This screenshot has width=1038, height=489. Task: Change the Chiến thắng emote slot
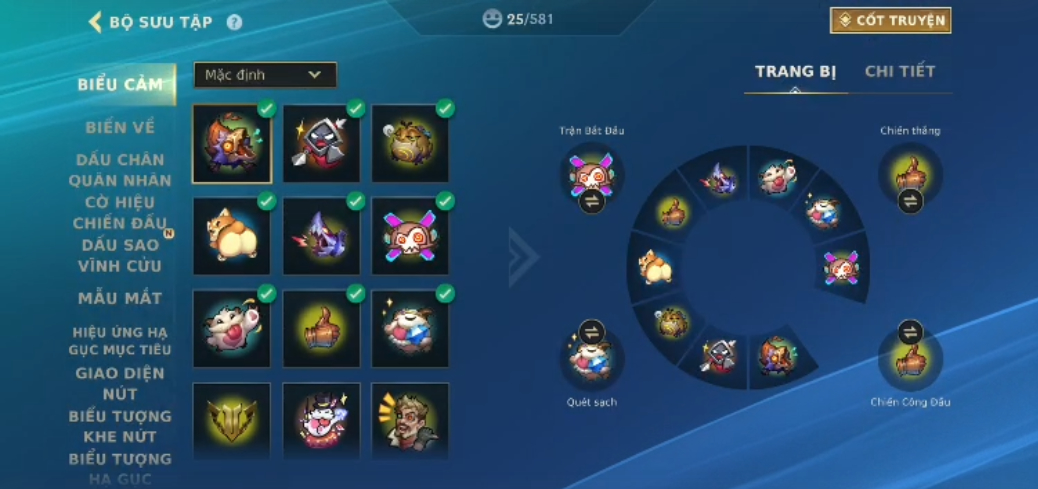tap(910, 201)
